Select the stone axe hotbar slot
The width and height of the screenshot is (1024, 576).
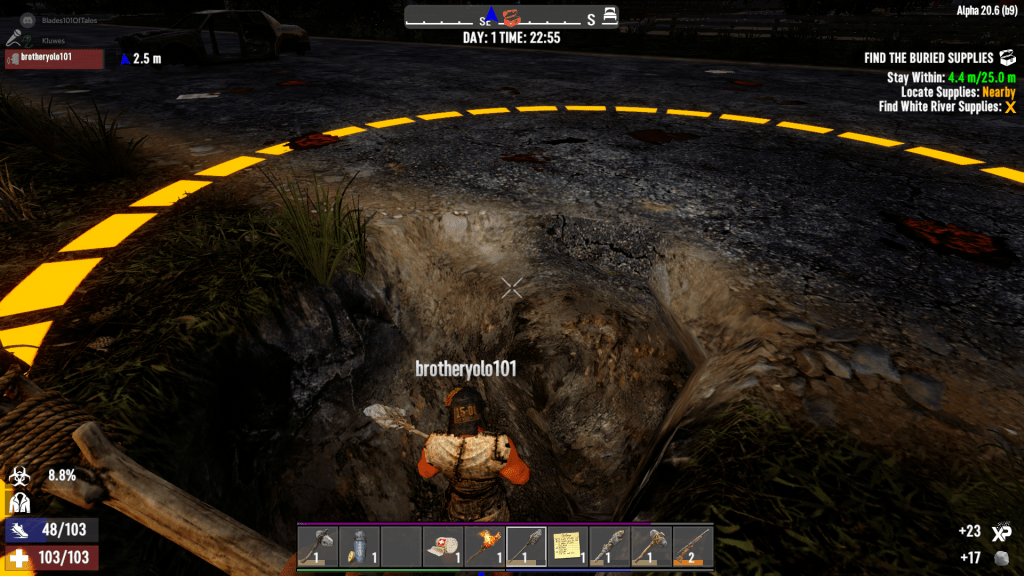317,547
